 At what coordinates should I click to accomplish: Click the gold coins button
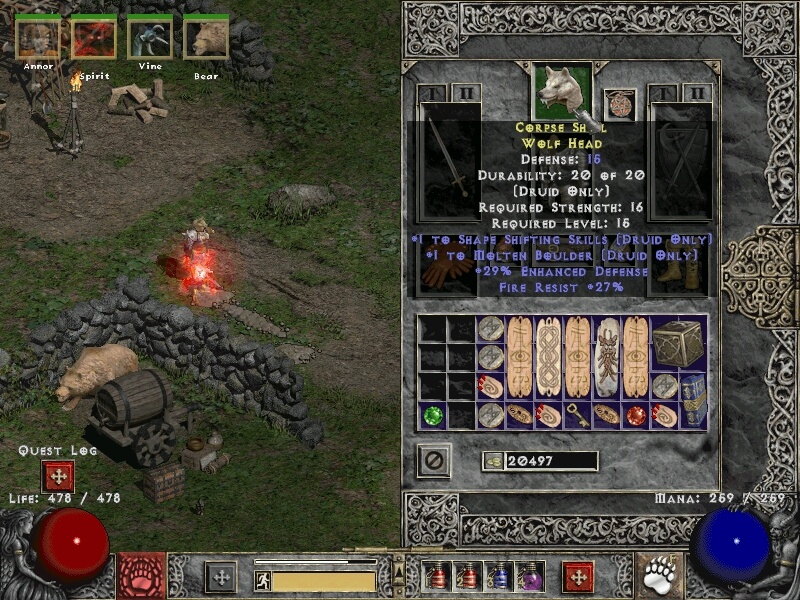491,460
